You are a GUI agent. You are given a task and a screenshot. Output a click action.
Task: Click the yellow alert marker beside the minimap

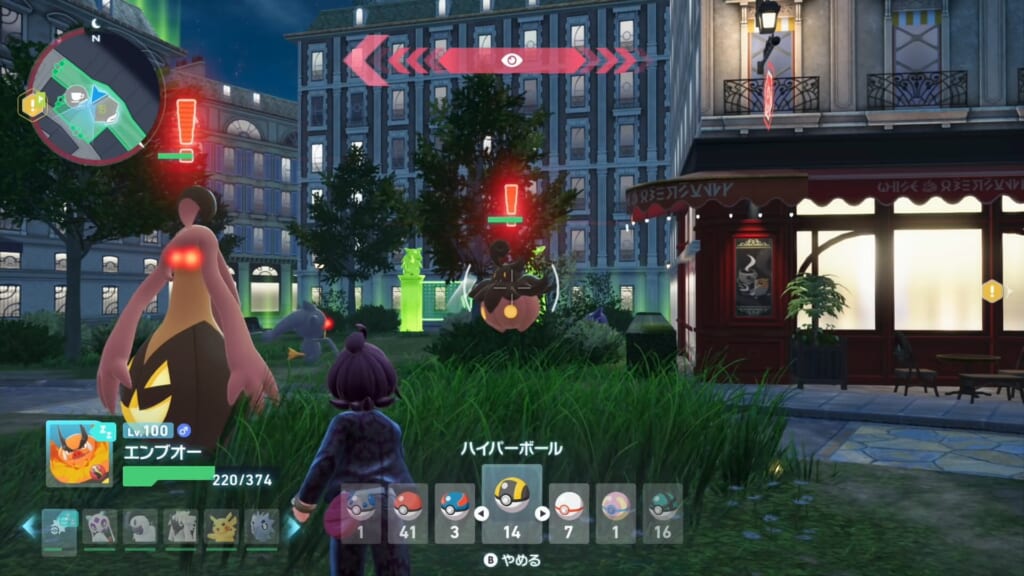33,102
